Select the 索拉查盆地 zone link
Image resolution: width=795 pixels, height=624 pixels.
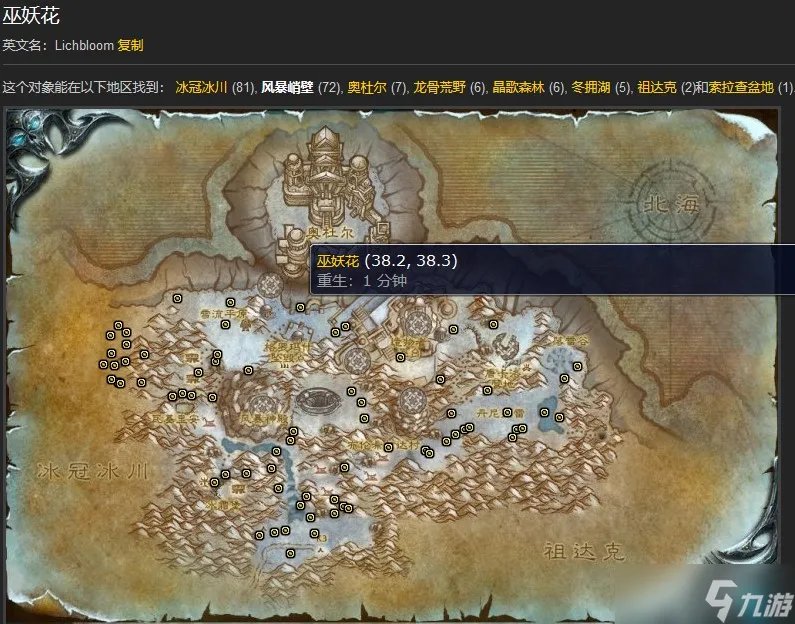(742, 87)
